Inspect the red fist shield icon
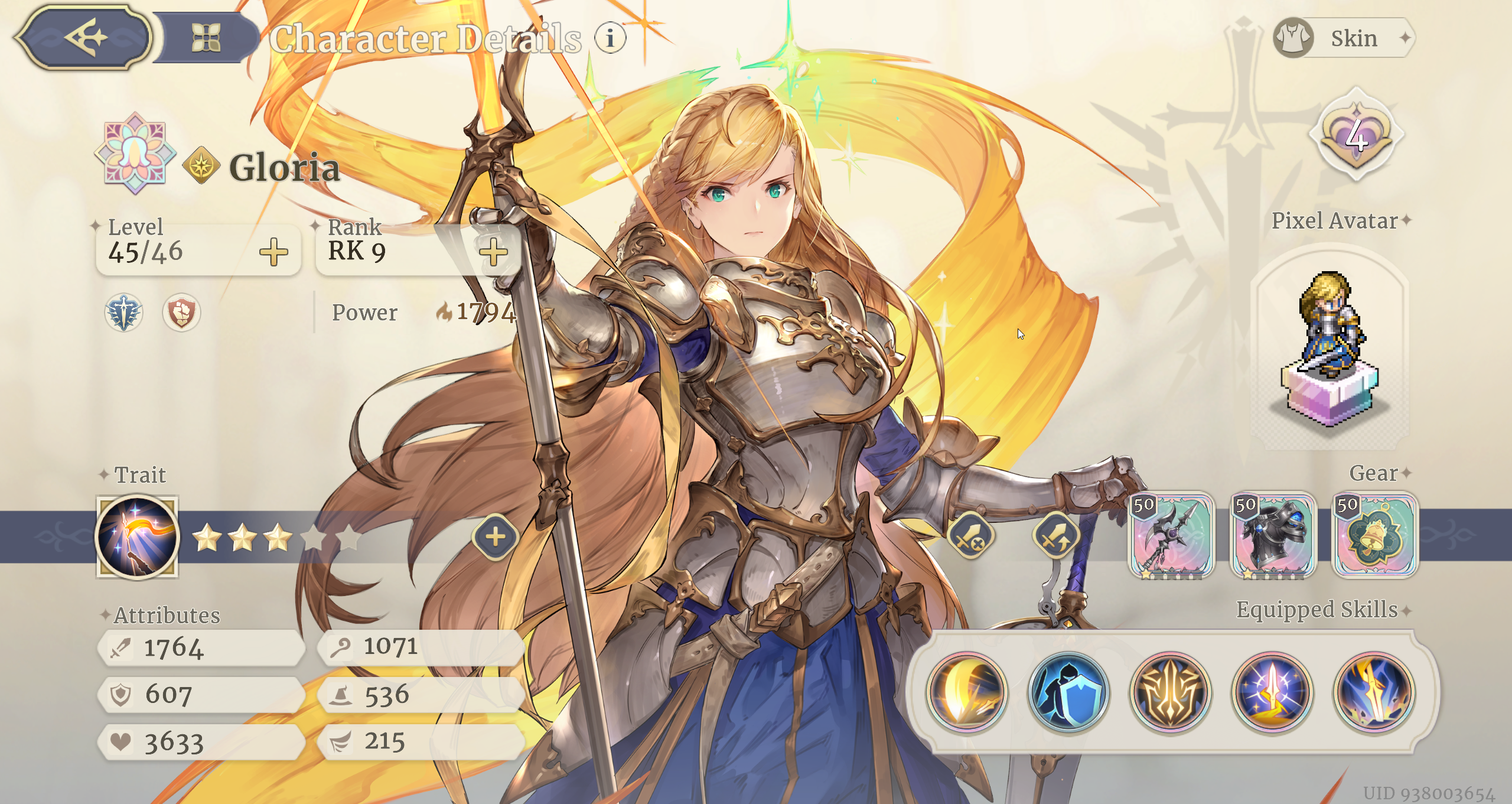Viewport: 1512px width, 804px height. point(181,313)
